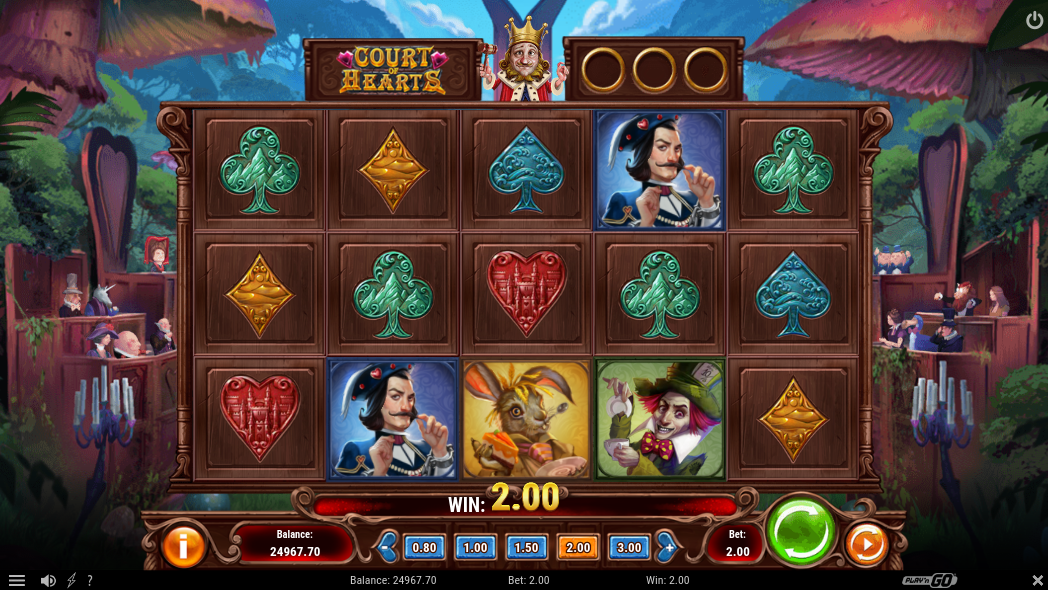This screenshot has width=1048, height=590.
Task: Choose the 3.00 bet value
Action: click(628, 547)
